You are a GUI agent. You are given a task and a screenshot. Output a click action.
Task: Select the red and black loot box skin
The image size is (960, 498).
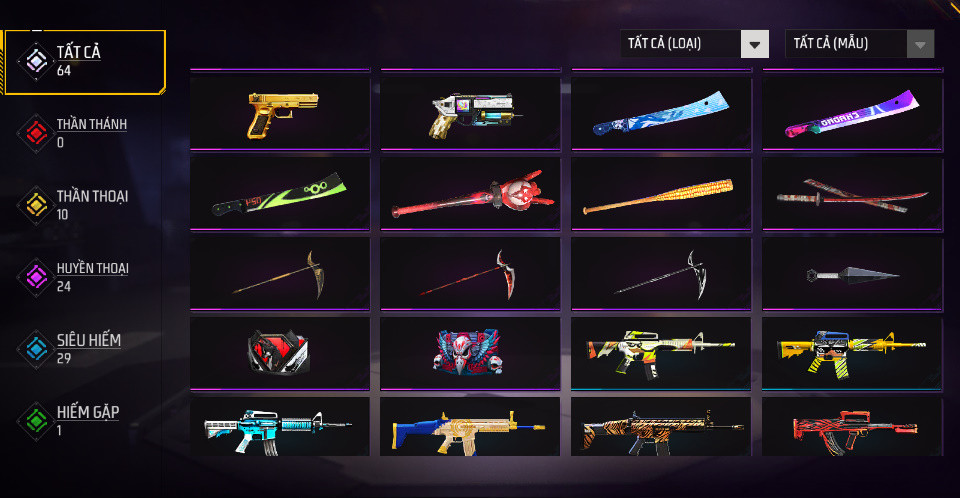[280, 352]
